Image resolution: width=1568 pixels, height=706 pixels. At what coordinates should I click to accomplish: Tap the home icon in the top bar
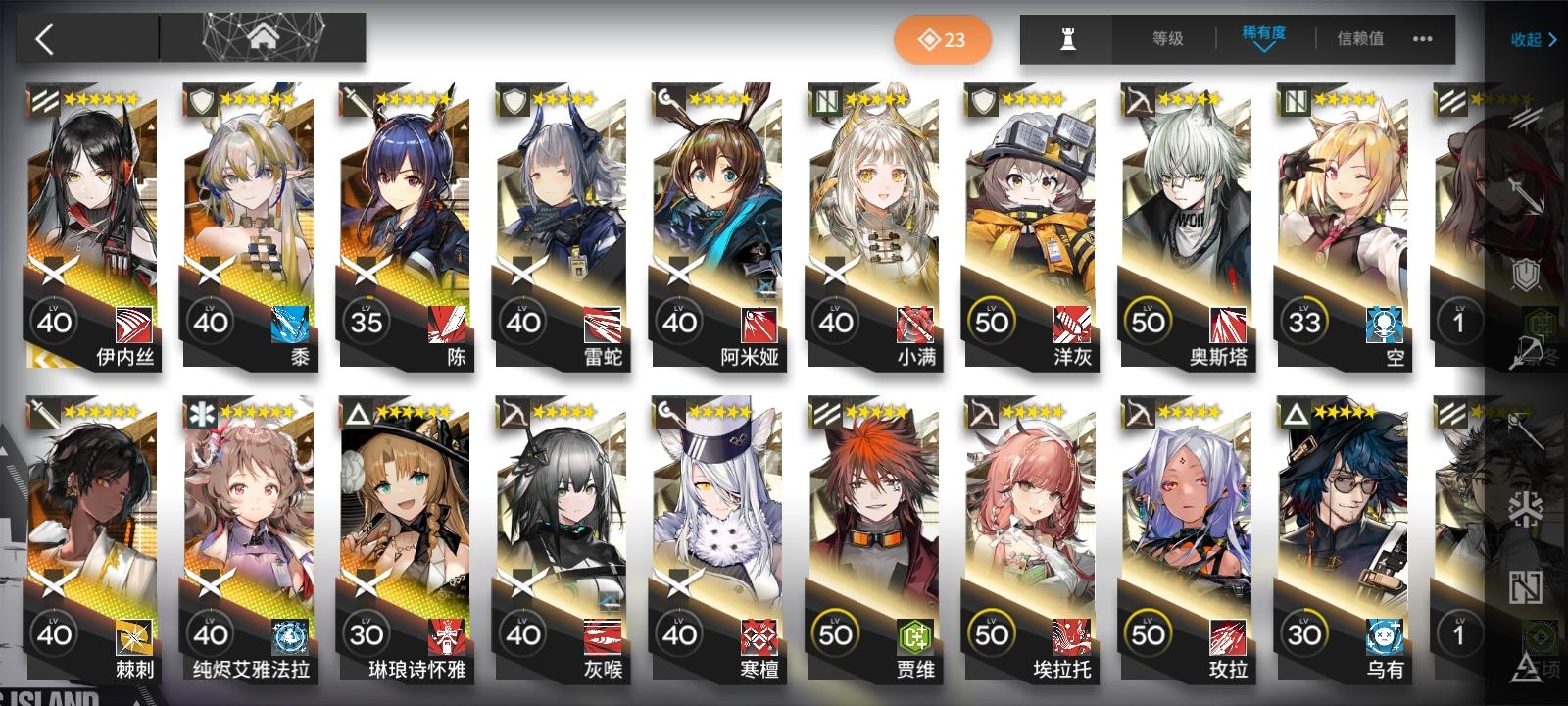(x=263, y=37)
